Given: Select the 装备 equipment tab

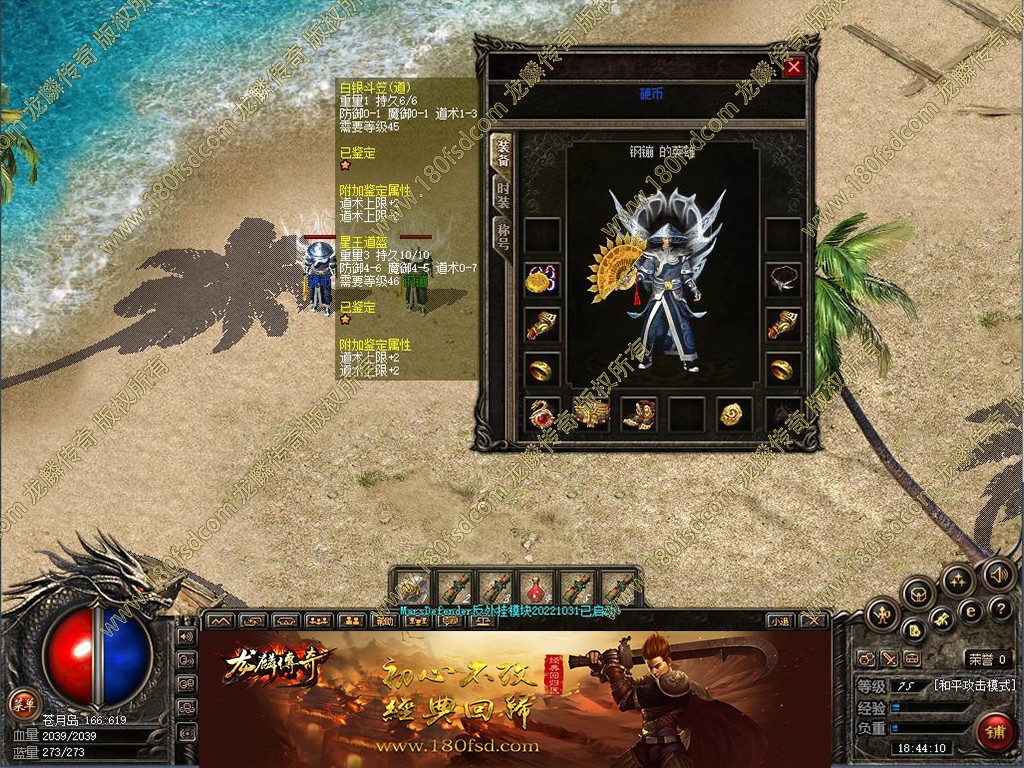Looking at the screenshot, I should click(502, 151).
